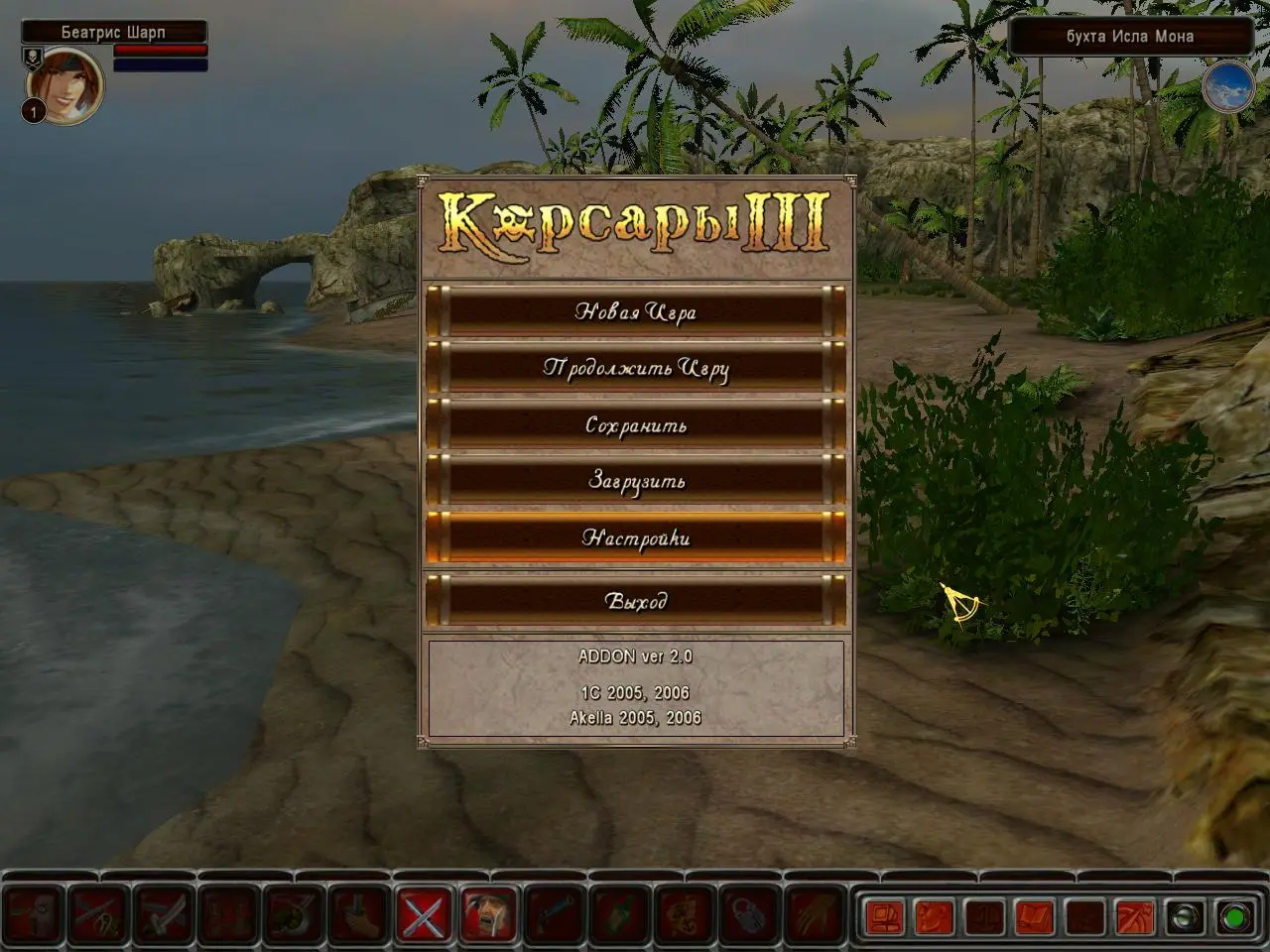Click the sky globe icon under the location name

point(1227,87)
